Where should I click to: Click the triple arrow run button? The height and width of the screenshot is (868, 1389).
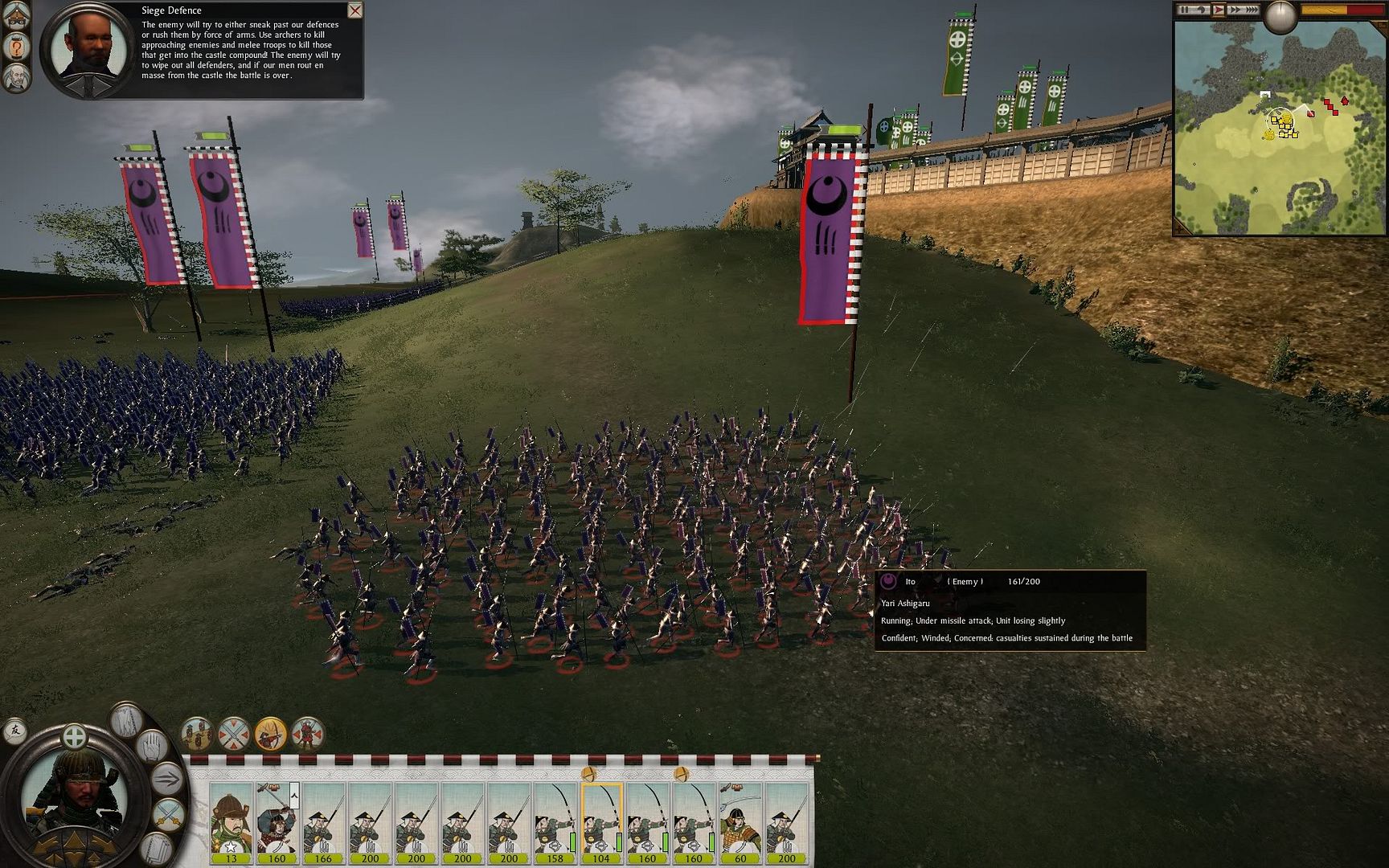tap(167, 779)
